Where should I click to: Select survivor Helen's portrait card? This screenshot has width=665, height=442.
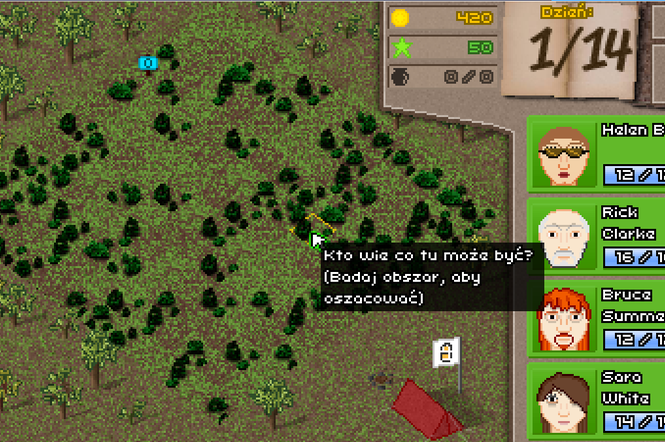(597, 152)
